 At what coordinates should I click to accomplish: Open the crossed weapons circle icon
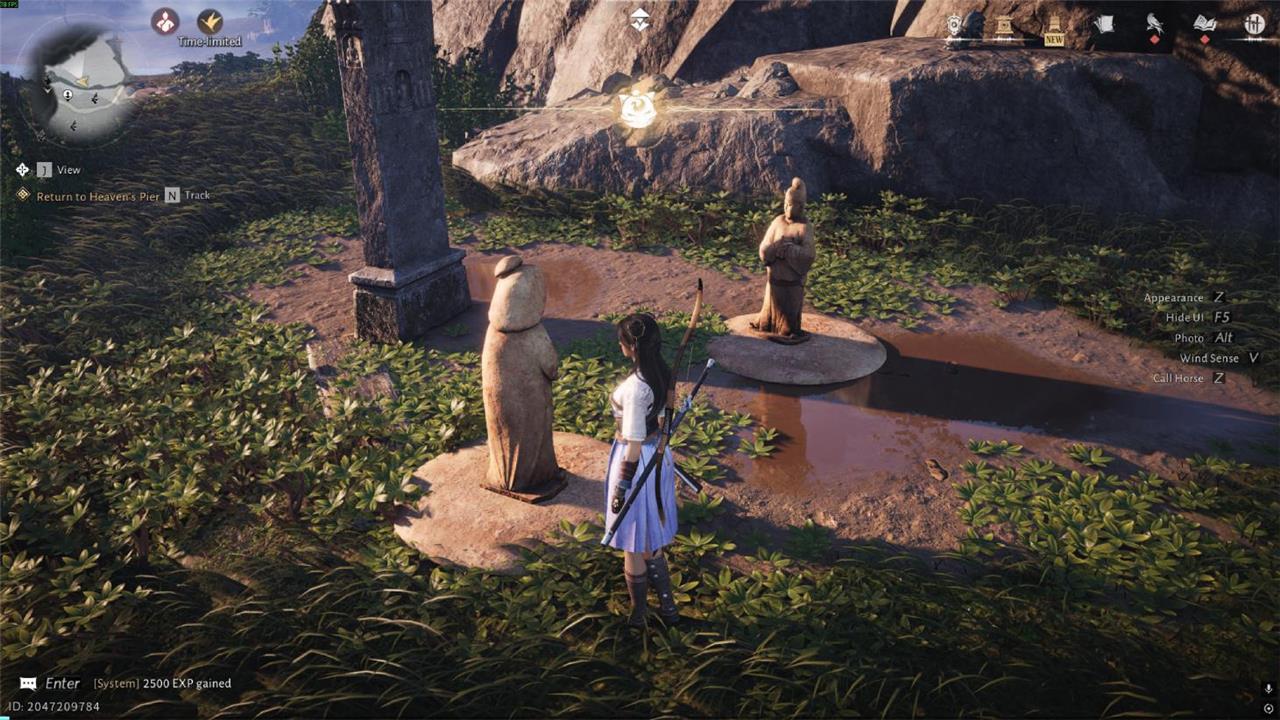(x=1254, y=24)
